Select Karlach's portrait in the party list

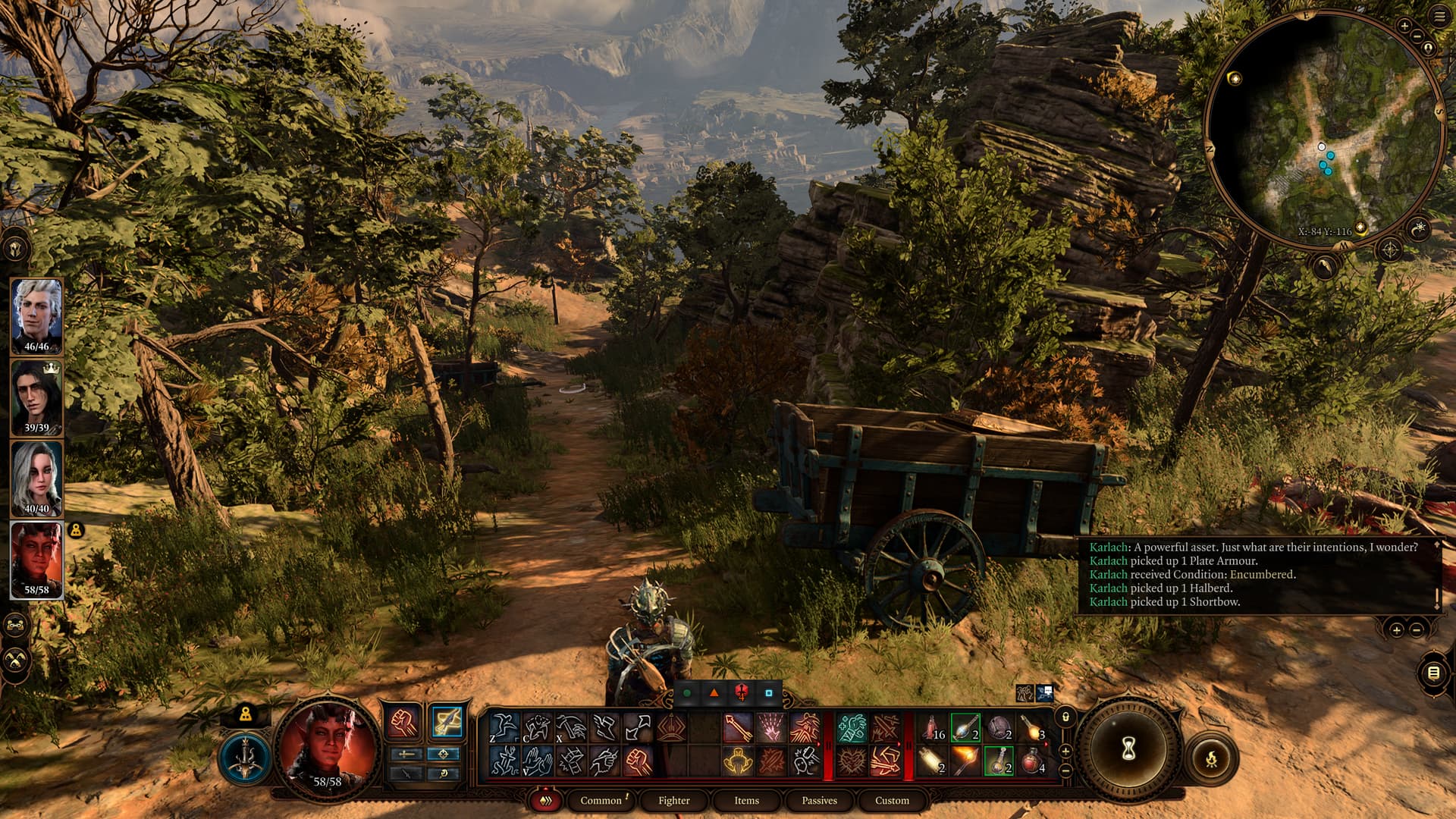[36, 557]
